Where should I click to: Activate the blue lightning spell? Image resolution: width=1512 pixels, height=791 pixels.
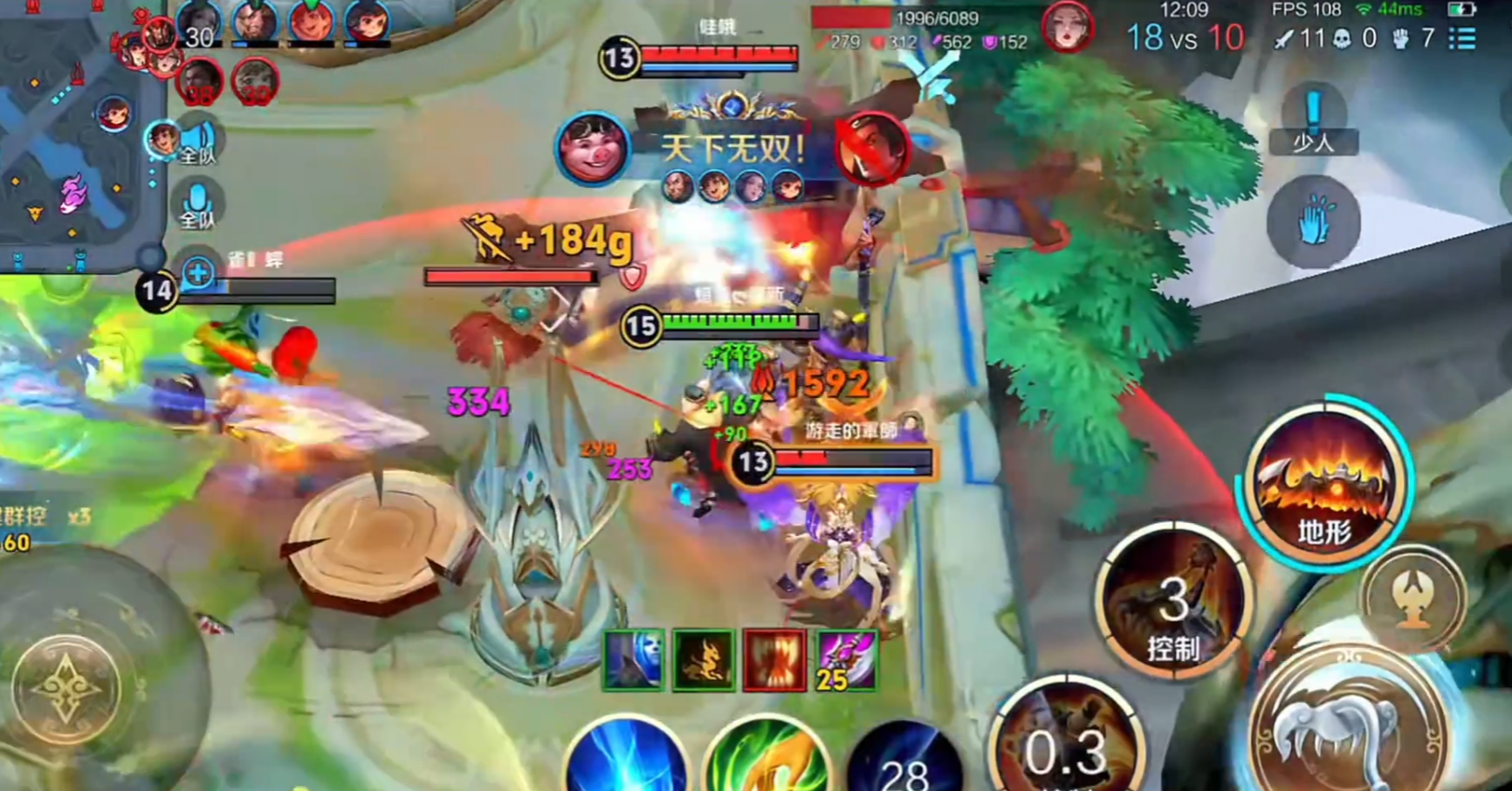(x=627, y=758)
